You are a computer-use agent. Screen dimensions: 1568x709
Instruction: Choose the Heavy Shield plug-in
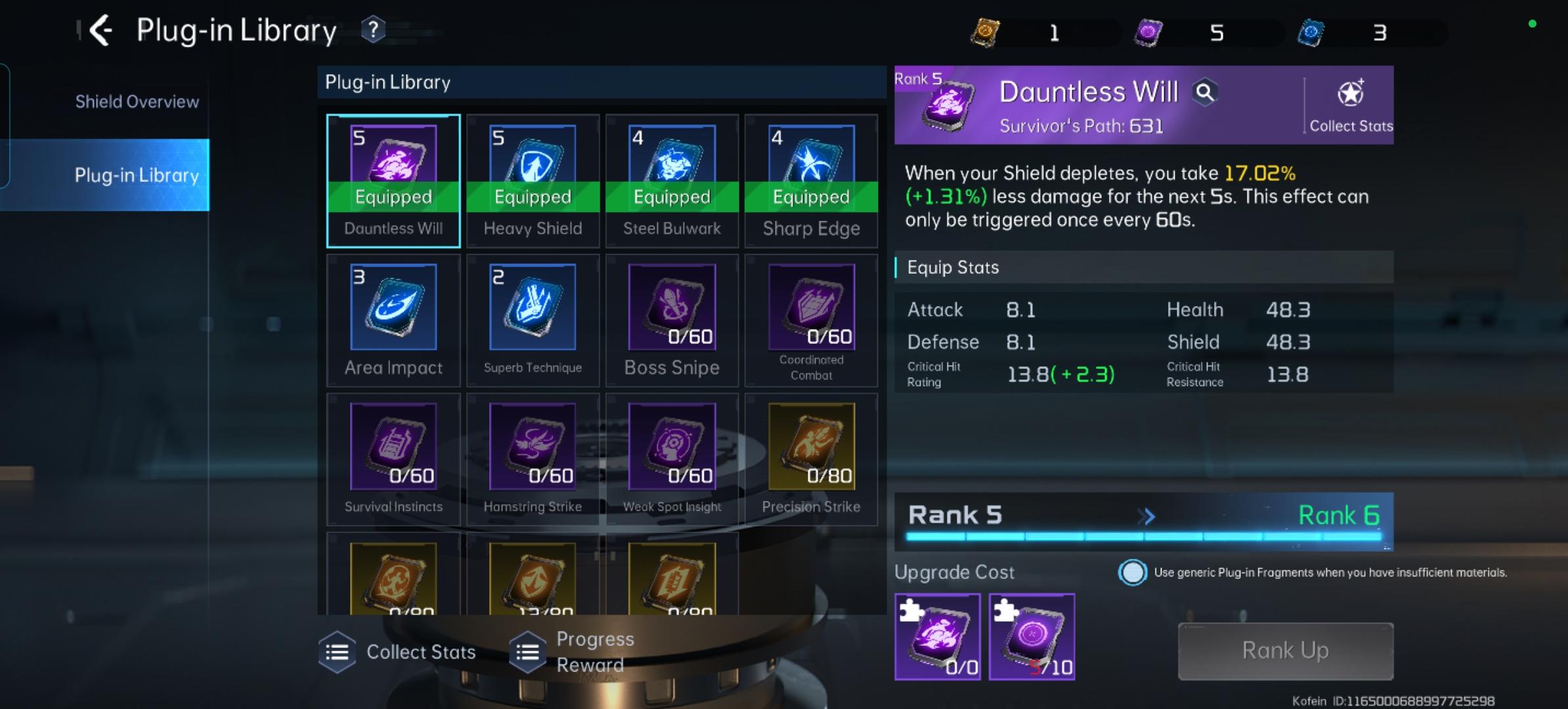[533, 181]
